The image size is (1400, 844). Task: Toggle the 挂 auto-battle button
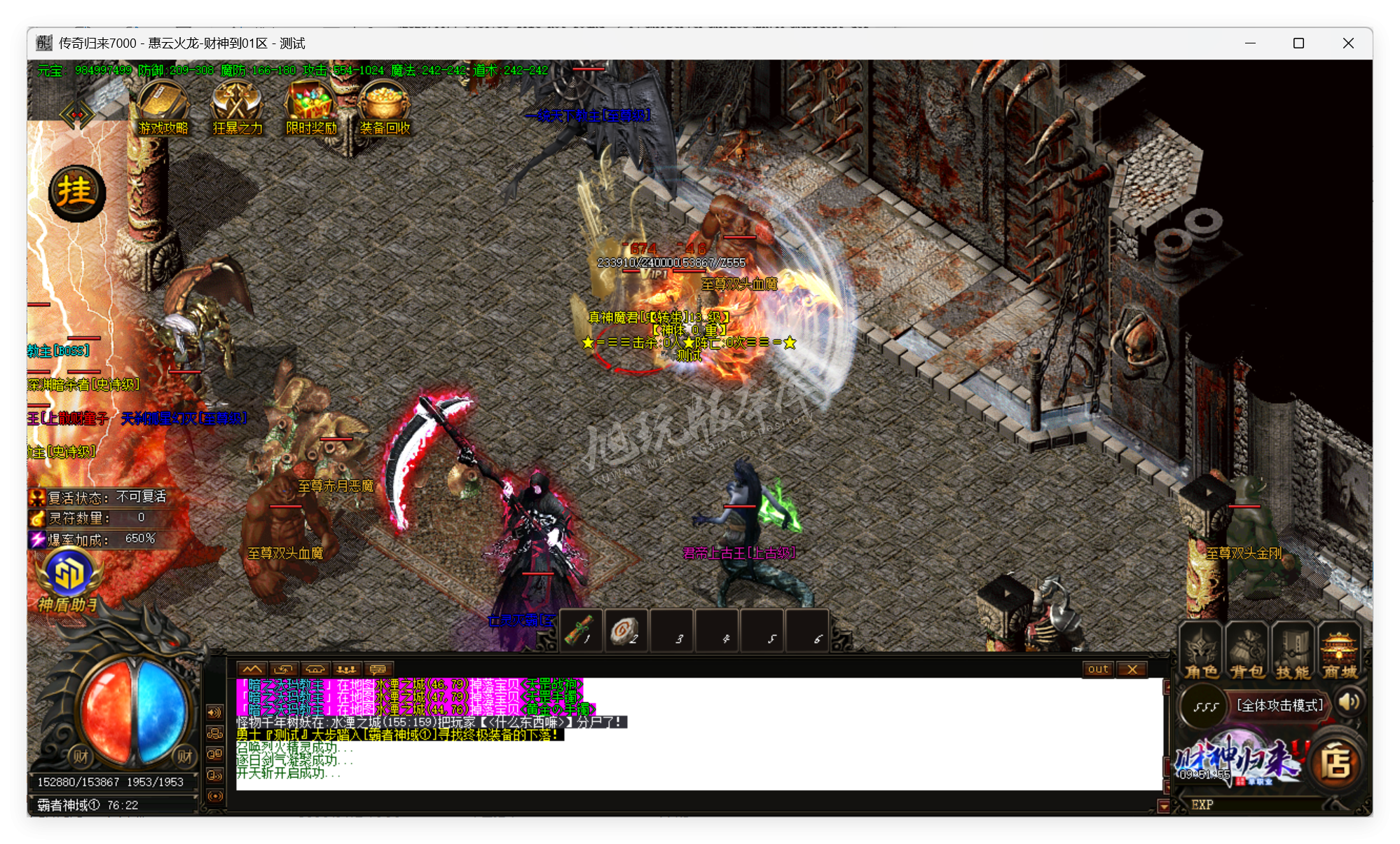point(76,193)
